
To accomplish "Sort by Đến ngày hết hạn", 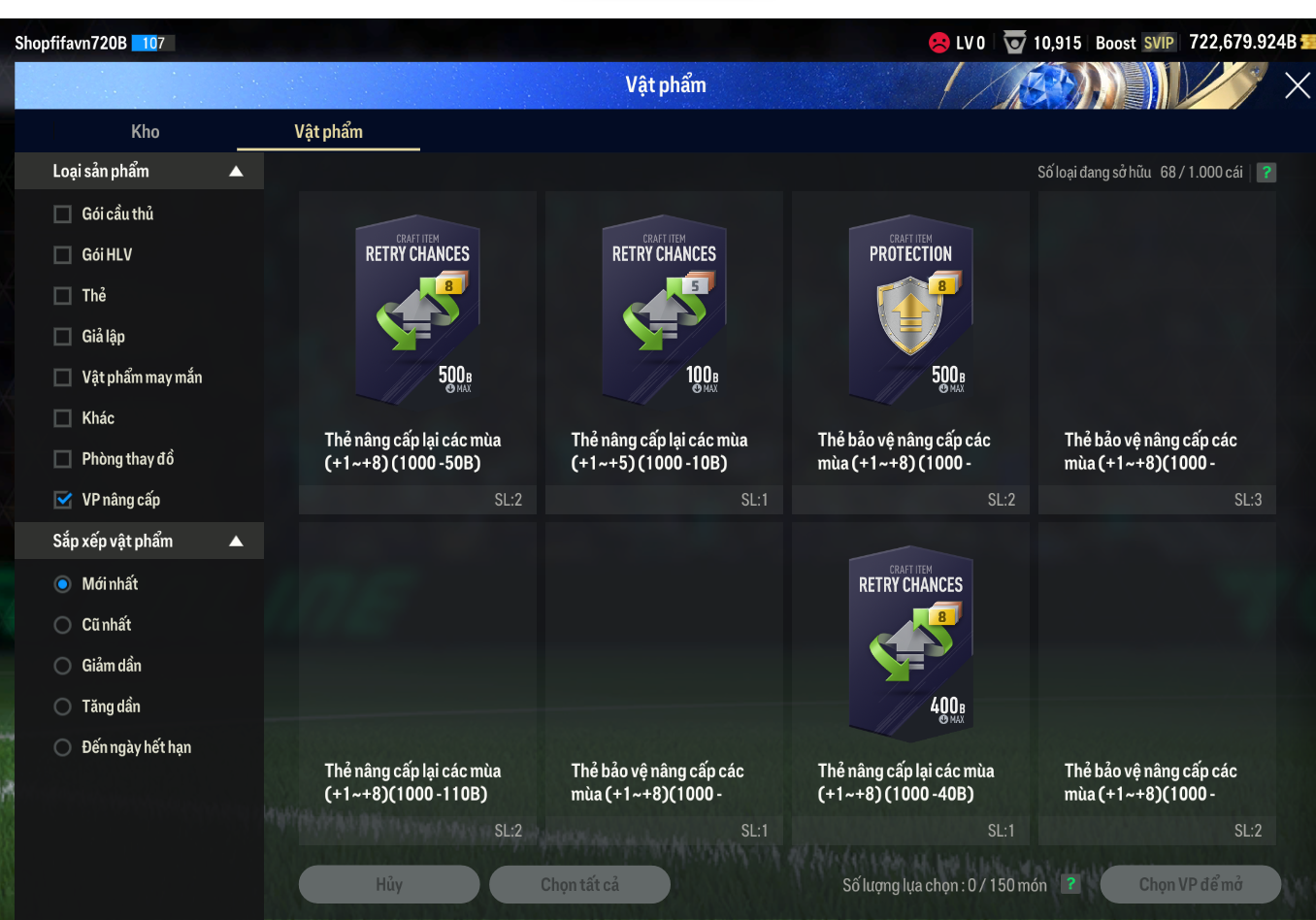I will coord(63,747).
